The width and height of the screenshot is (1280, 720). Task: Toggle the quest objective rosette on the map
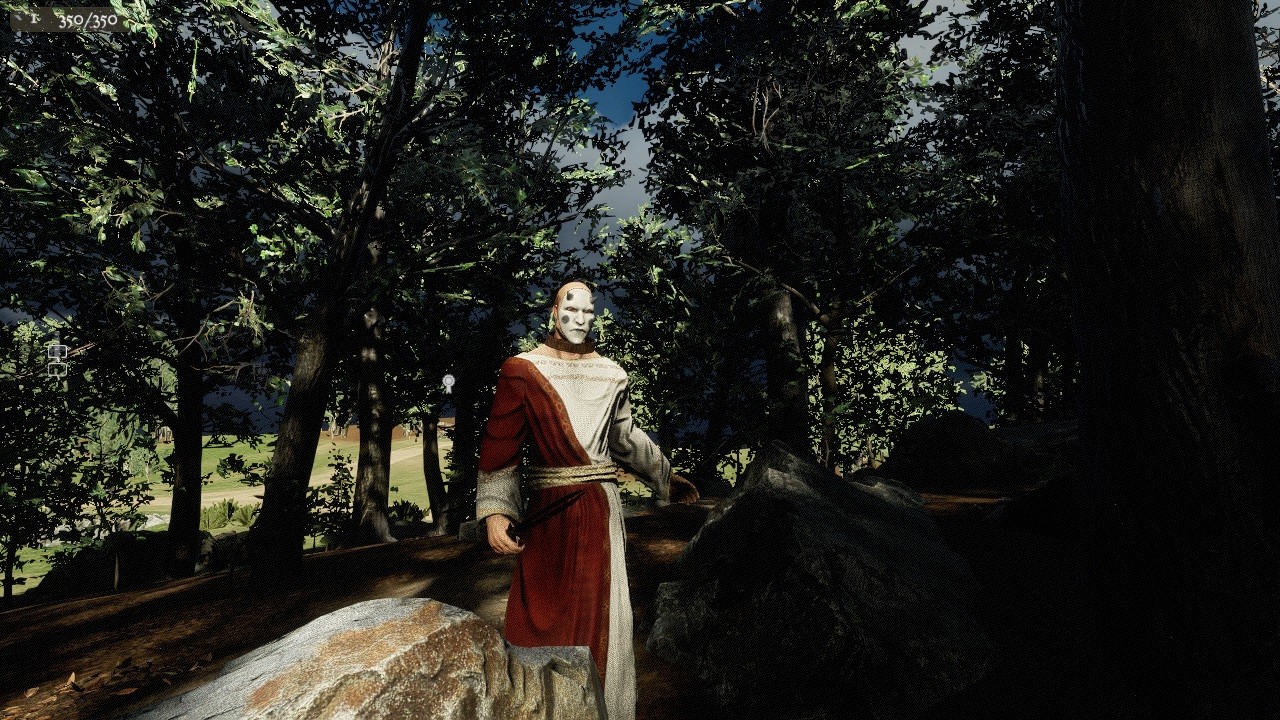tap(449, 381)
